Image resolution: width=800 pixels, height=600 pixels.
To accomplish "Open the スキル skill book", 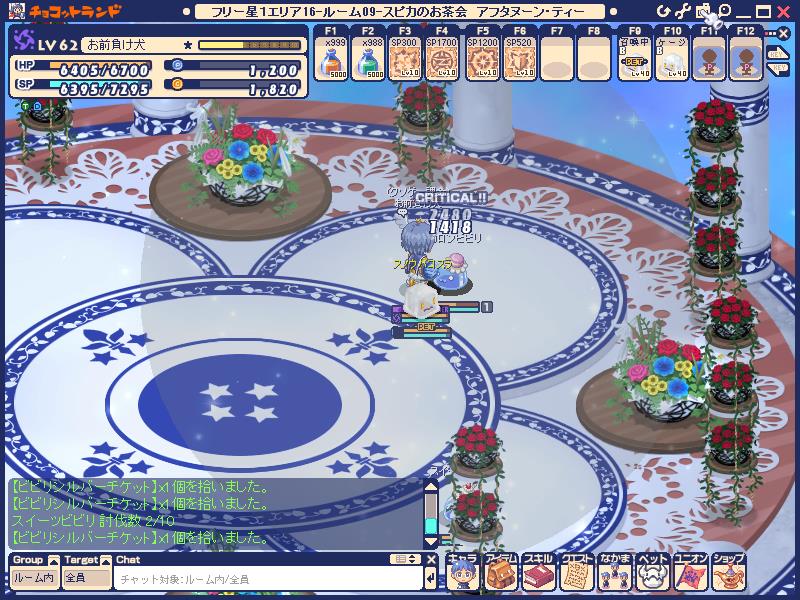I will click(537, 573).
